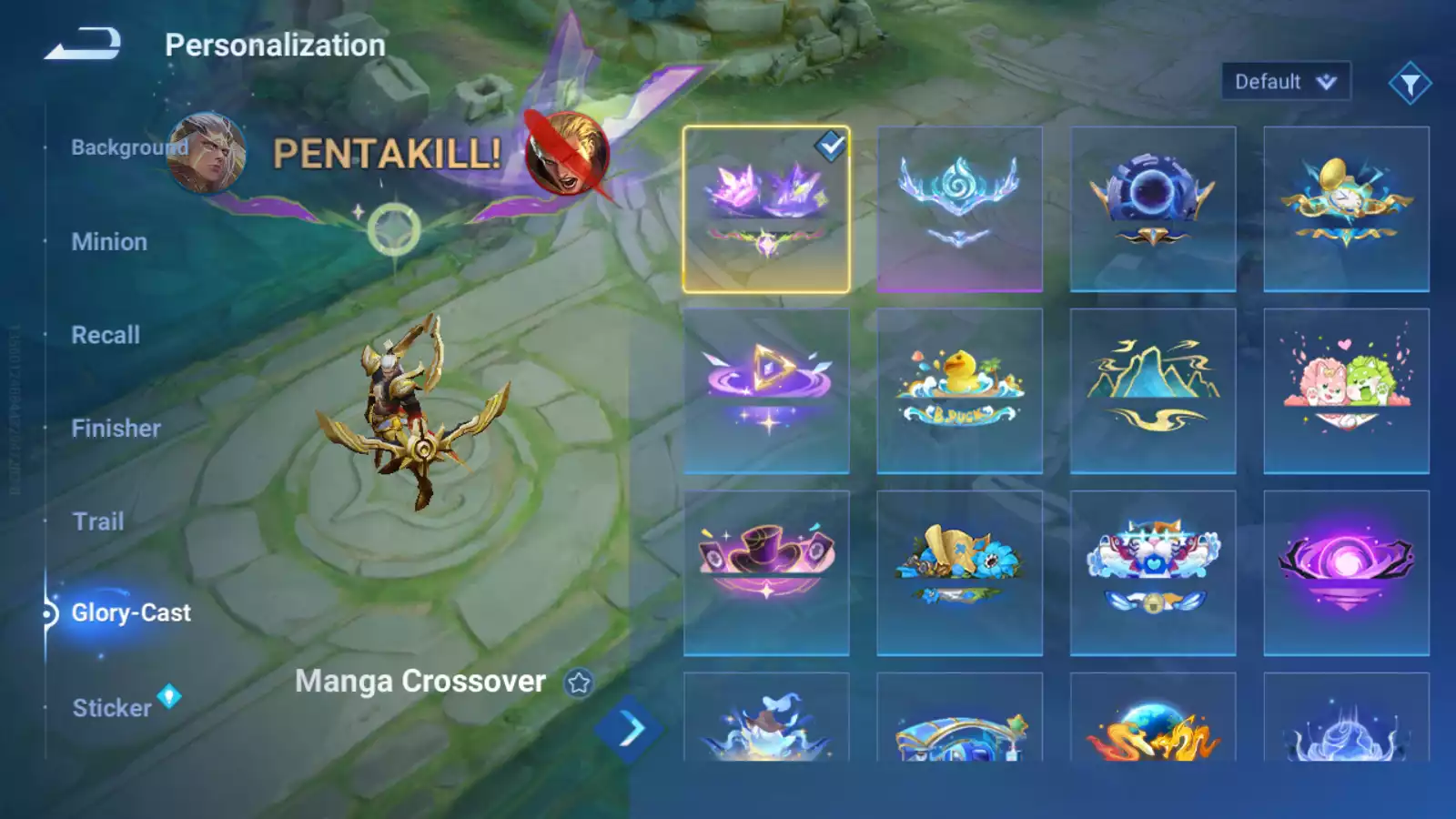
Task: Open the filter funnel button
Action: [1410, 84]
